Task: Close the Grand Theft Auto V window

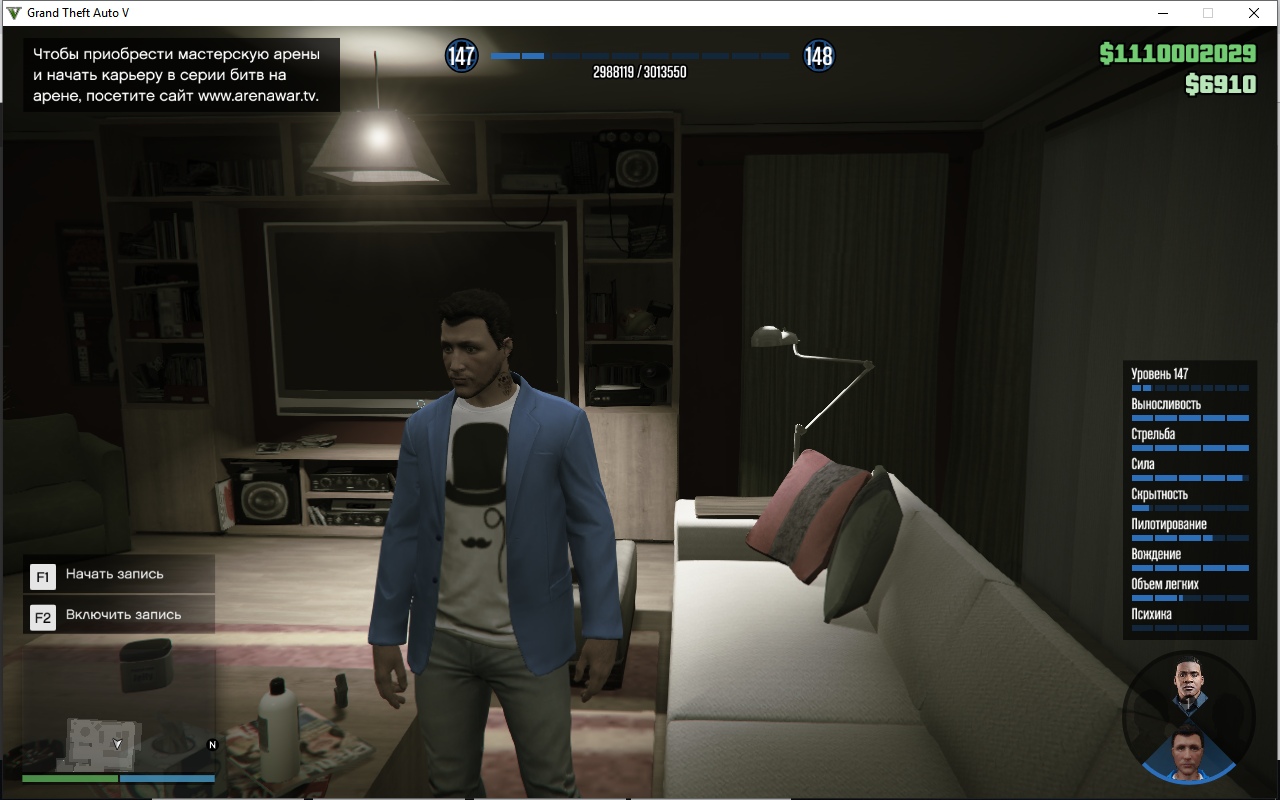Action: click(1253, 13)
